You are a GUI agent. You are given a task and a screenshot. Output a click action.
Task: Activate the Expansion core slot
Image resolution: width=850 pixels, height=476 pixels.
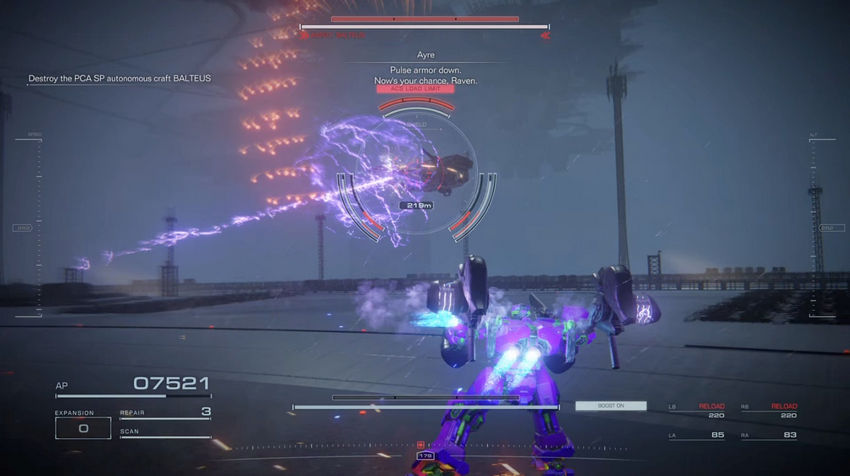83,427
